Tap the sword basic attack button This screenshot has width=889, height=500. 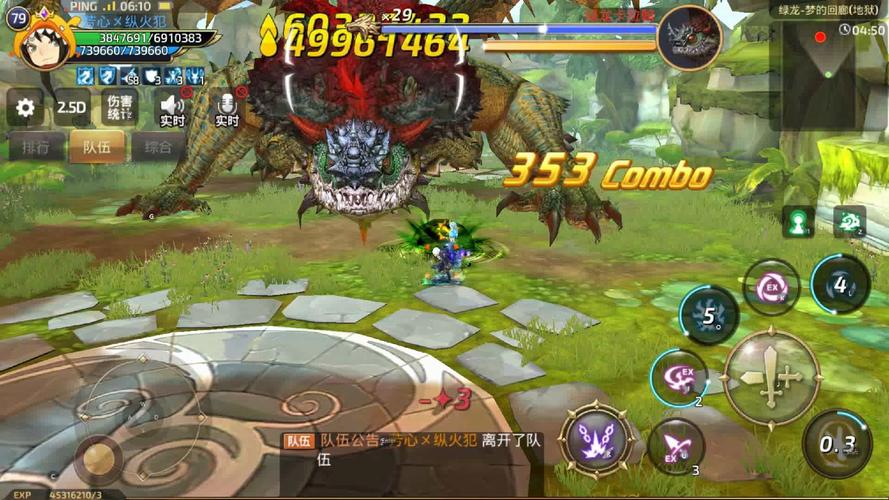pyautogui.click(x=771, y=377)
